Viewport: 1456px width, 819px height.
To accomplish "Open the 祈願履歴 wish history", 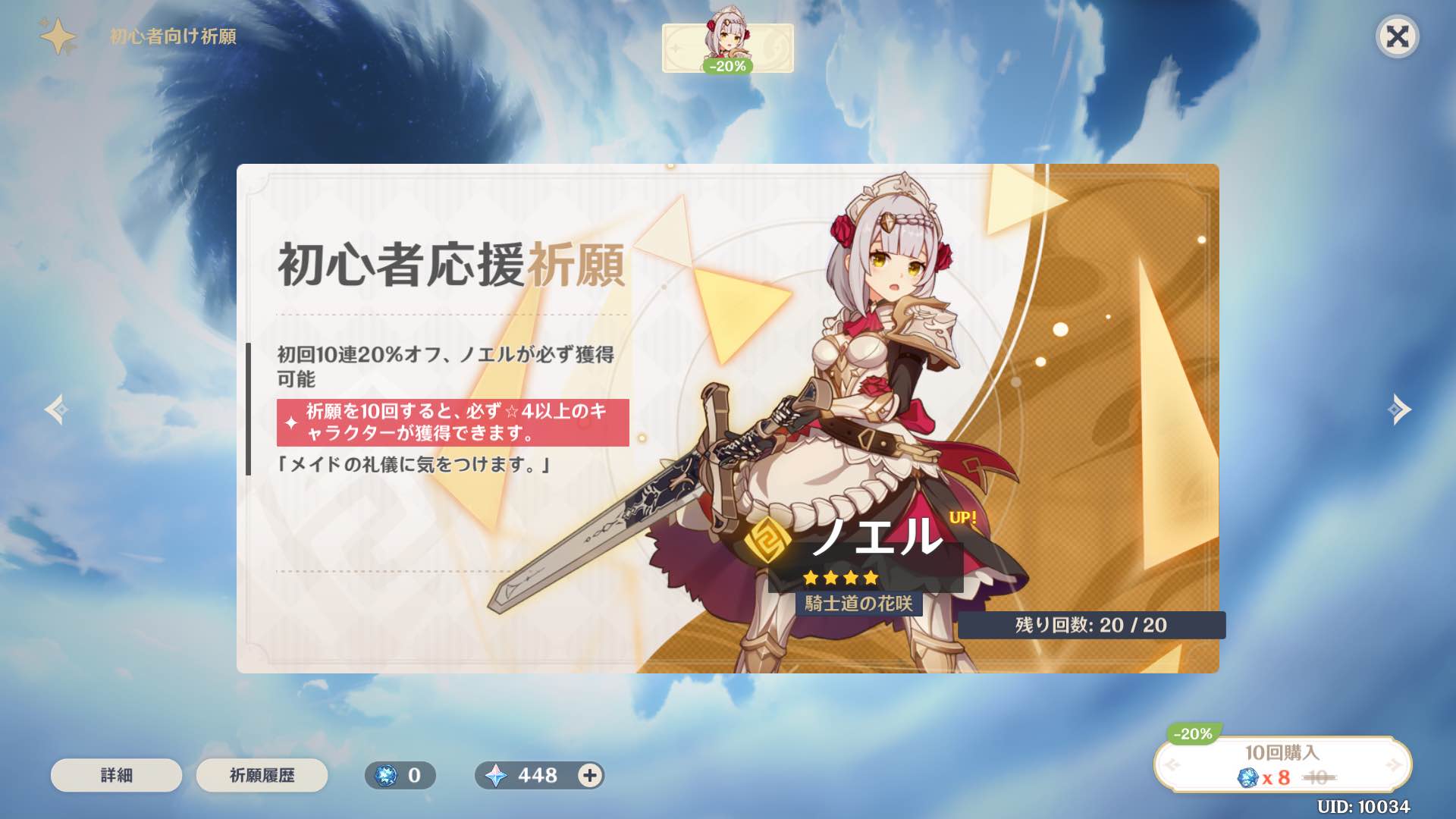I will pyautogui.click(x=262, y=775).
